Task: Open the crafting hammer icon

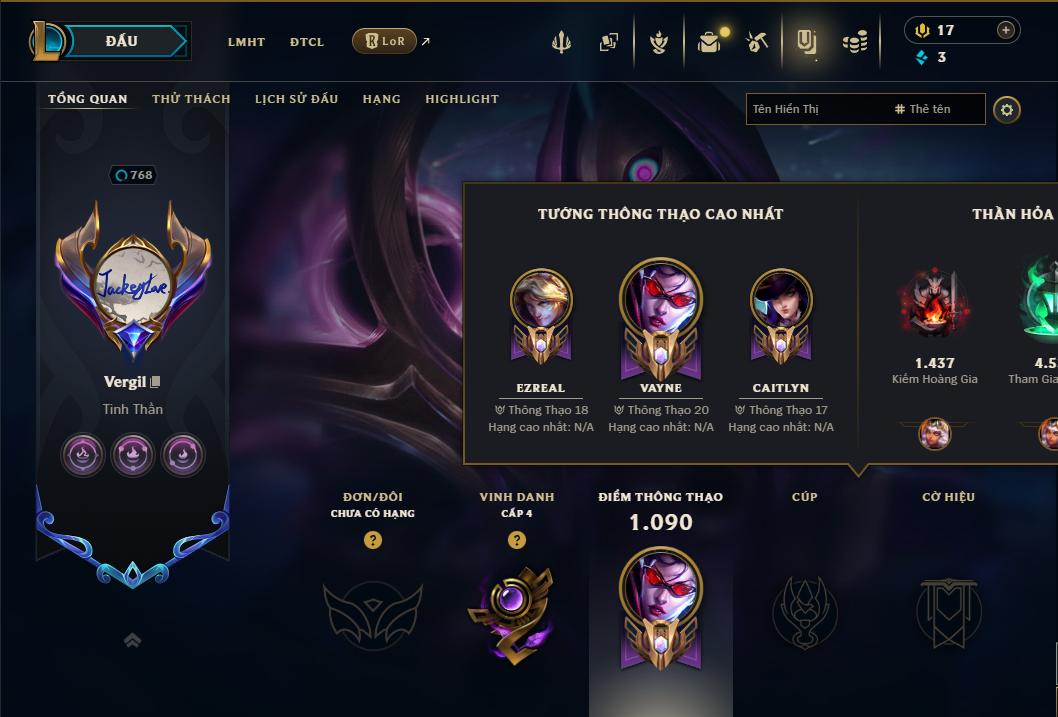Action: coord(757,42)
